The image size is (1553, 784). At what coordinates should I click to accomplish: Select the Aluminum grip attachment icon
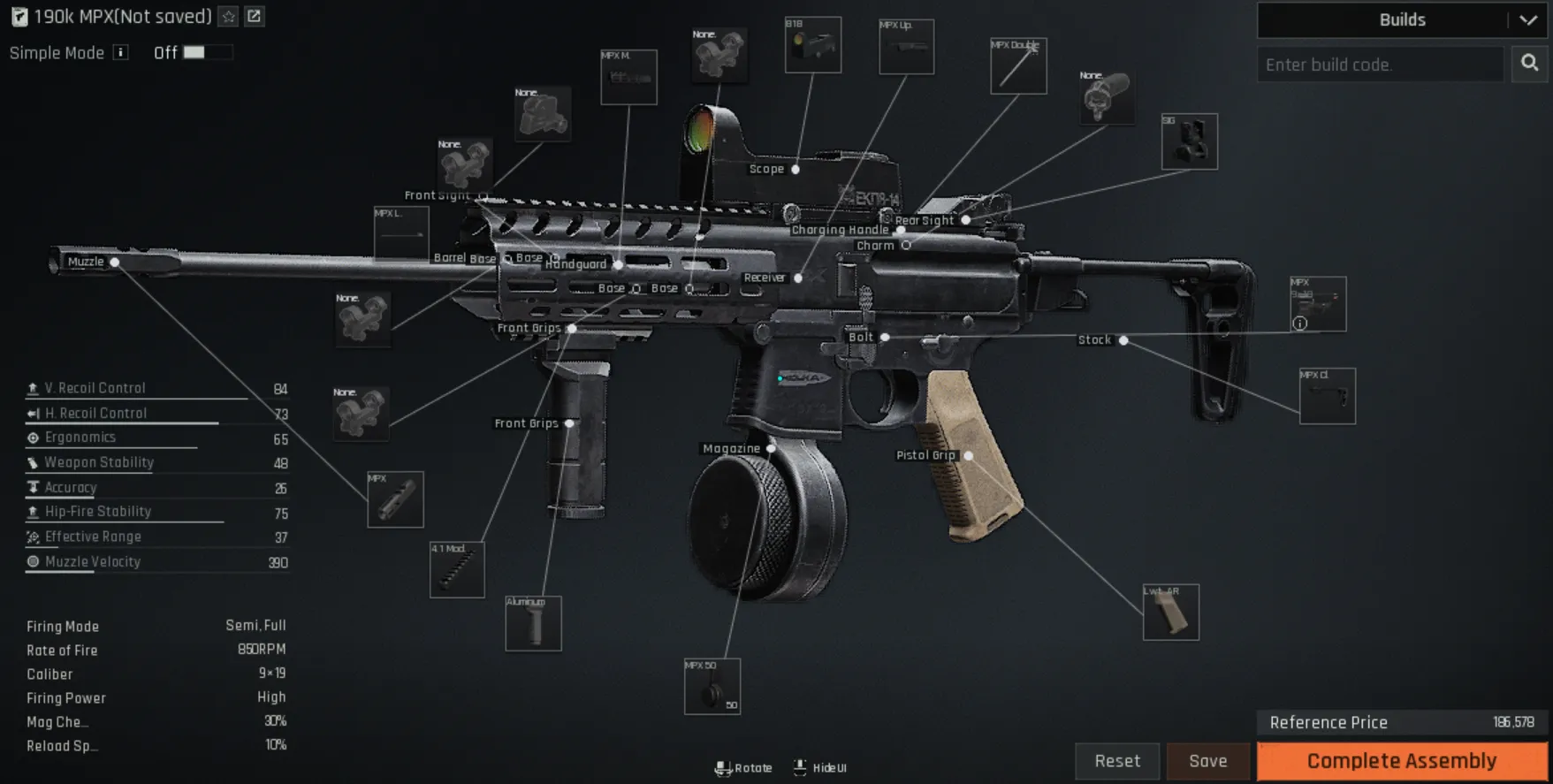534,623
